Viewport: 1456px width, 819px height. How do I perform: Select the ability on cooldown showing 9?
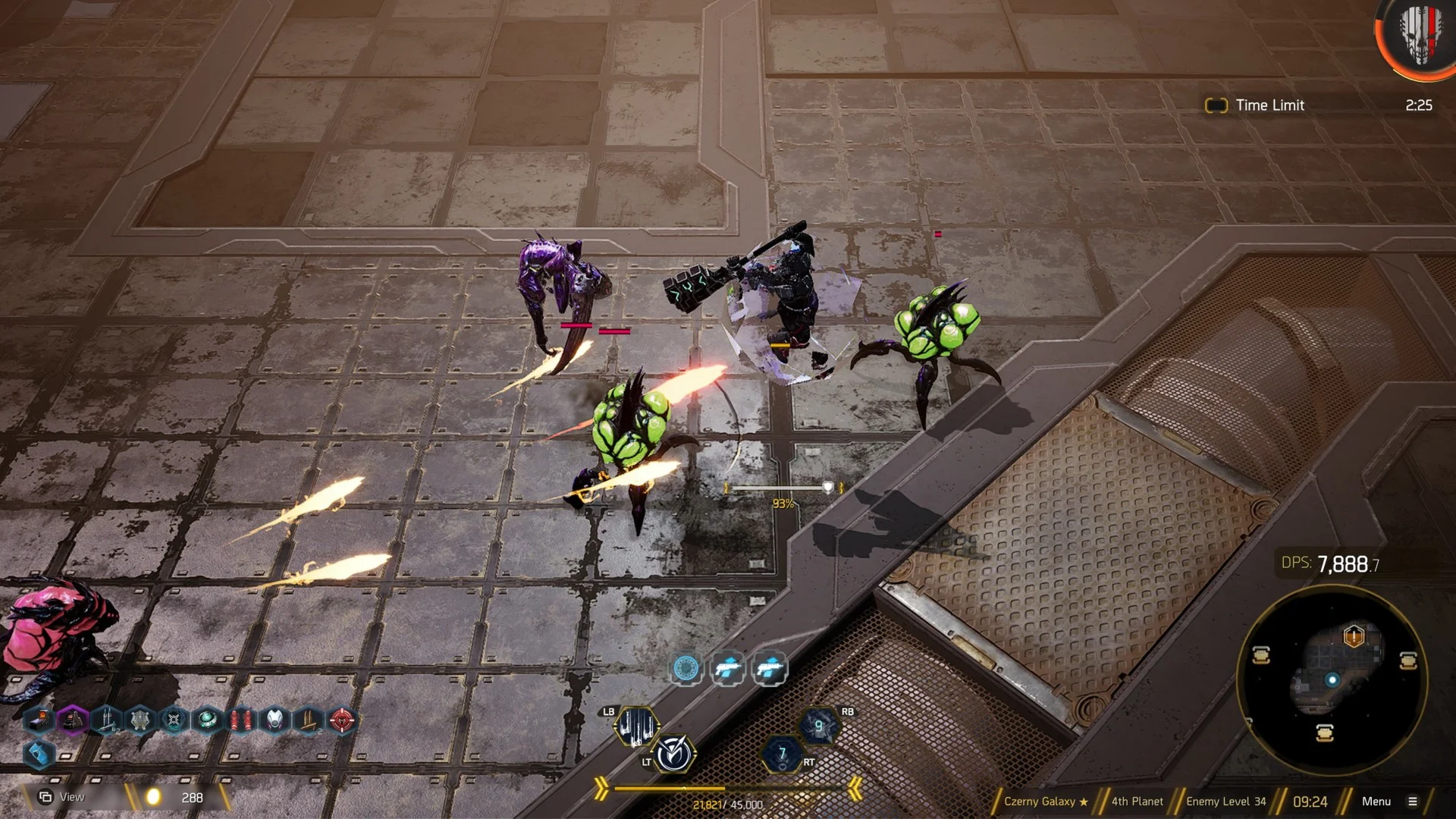click(818, 726)
